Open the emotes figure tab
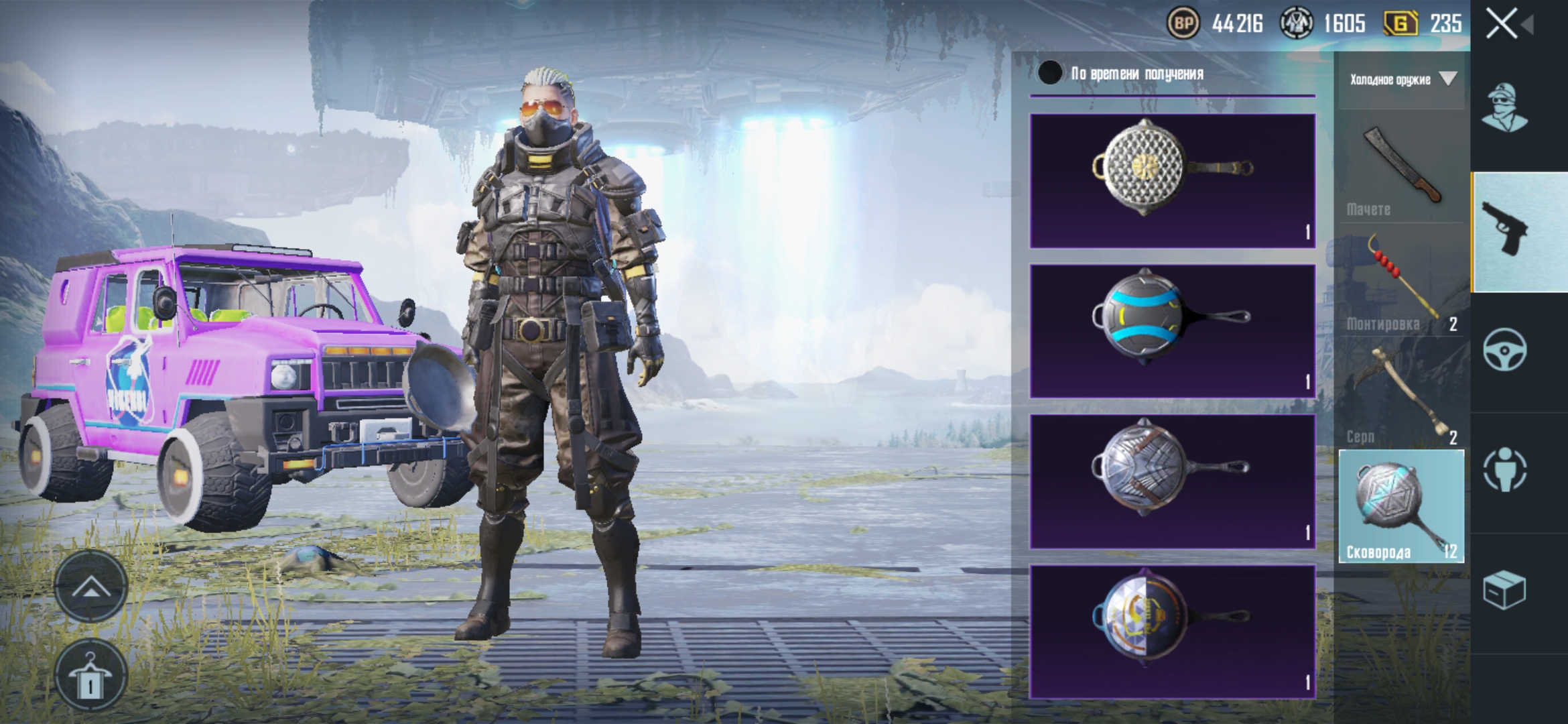The height and width of the screenshot is (724, 1568). pos(1504,469)
